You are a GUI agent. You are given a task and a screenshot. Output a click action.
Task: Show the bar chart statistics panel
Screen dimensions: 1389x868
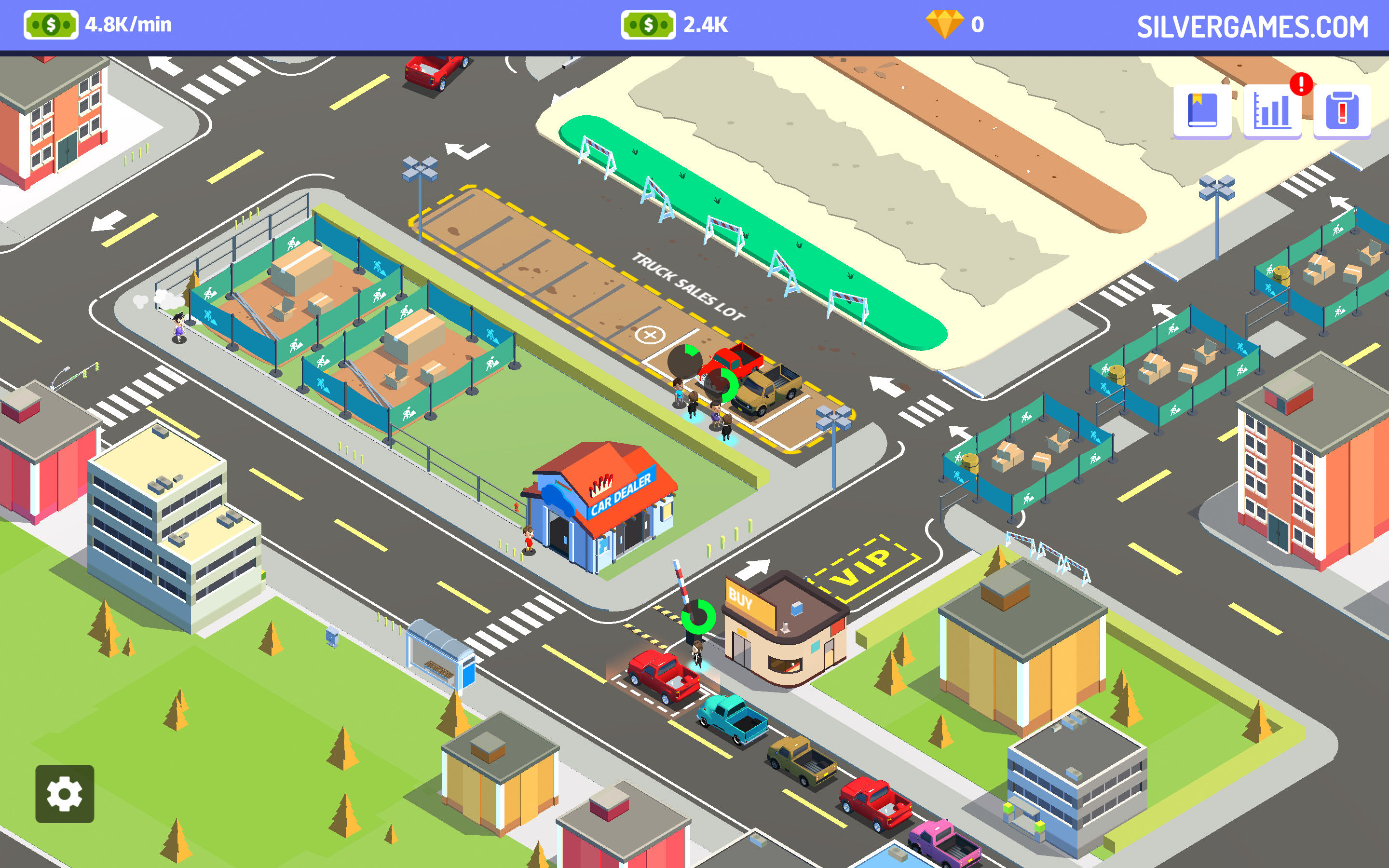click(x=1272, y=111)
